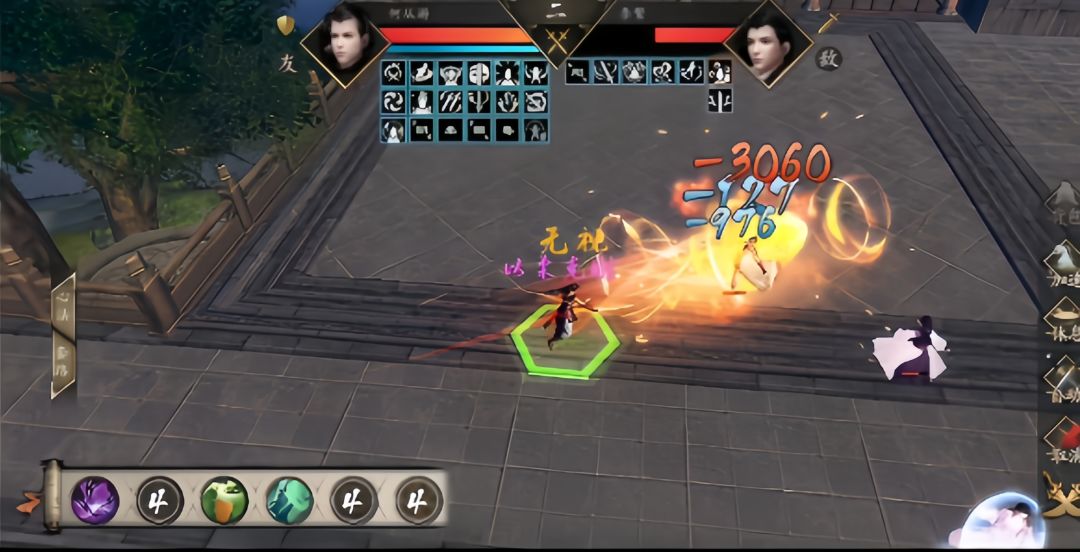Collapse the skill scroll with the orange arrow

tap(30, 497)
